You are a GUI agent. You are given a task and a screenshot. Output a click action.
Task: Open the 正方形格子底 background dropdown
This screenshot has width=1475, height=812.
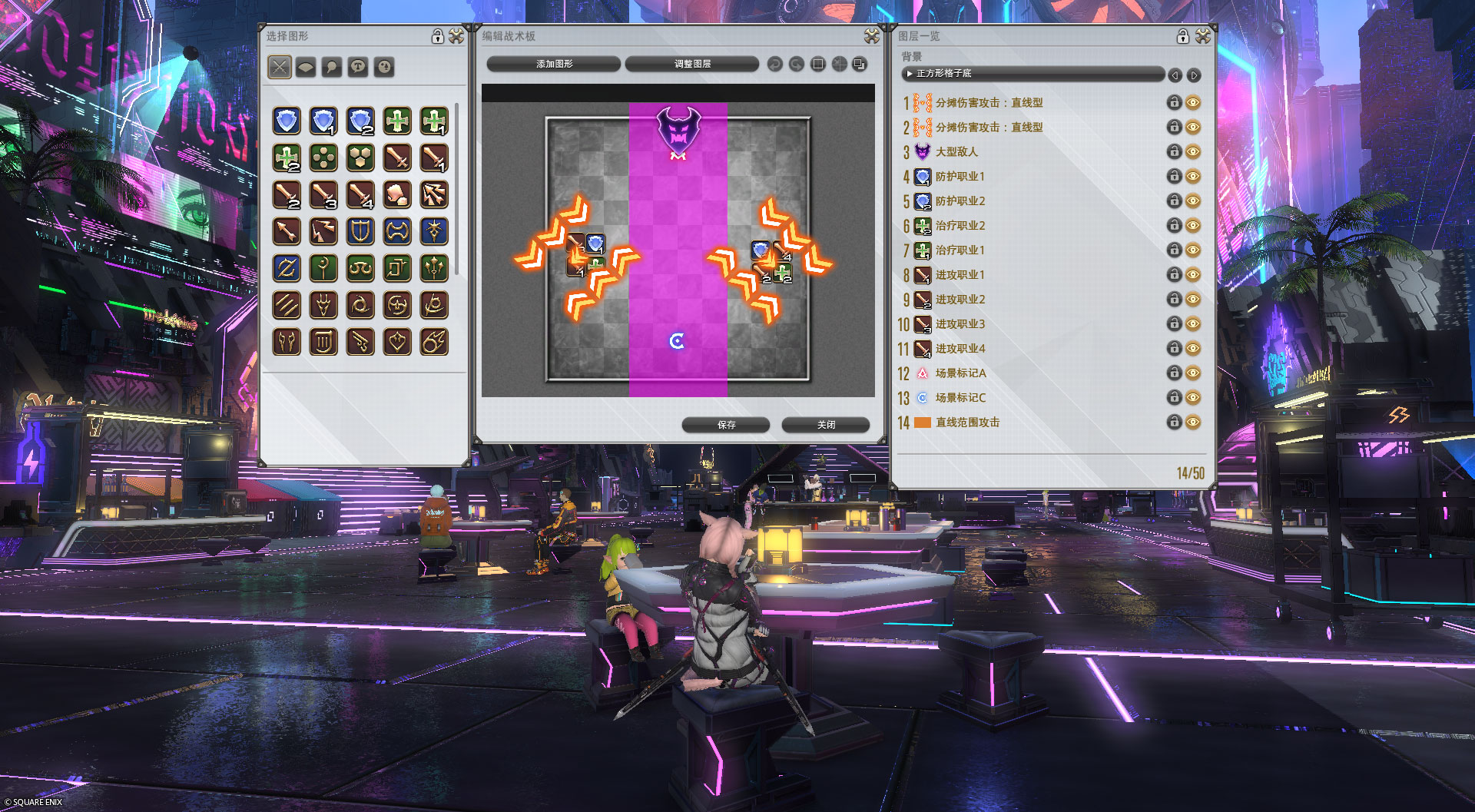click(1033, 74)
